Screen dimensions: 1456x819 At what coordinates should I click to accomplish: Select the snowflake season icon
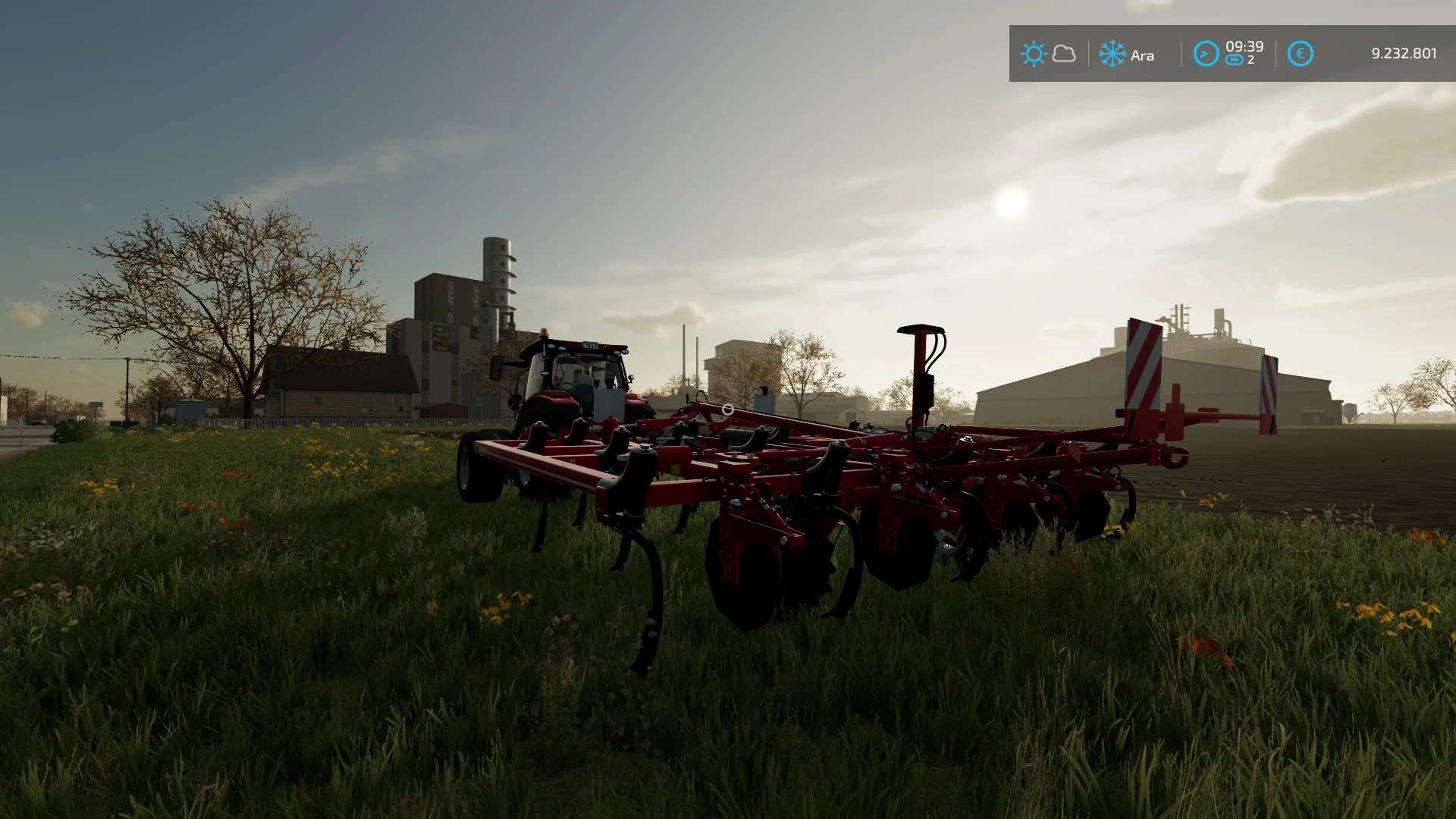[1112, 54]
